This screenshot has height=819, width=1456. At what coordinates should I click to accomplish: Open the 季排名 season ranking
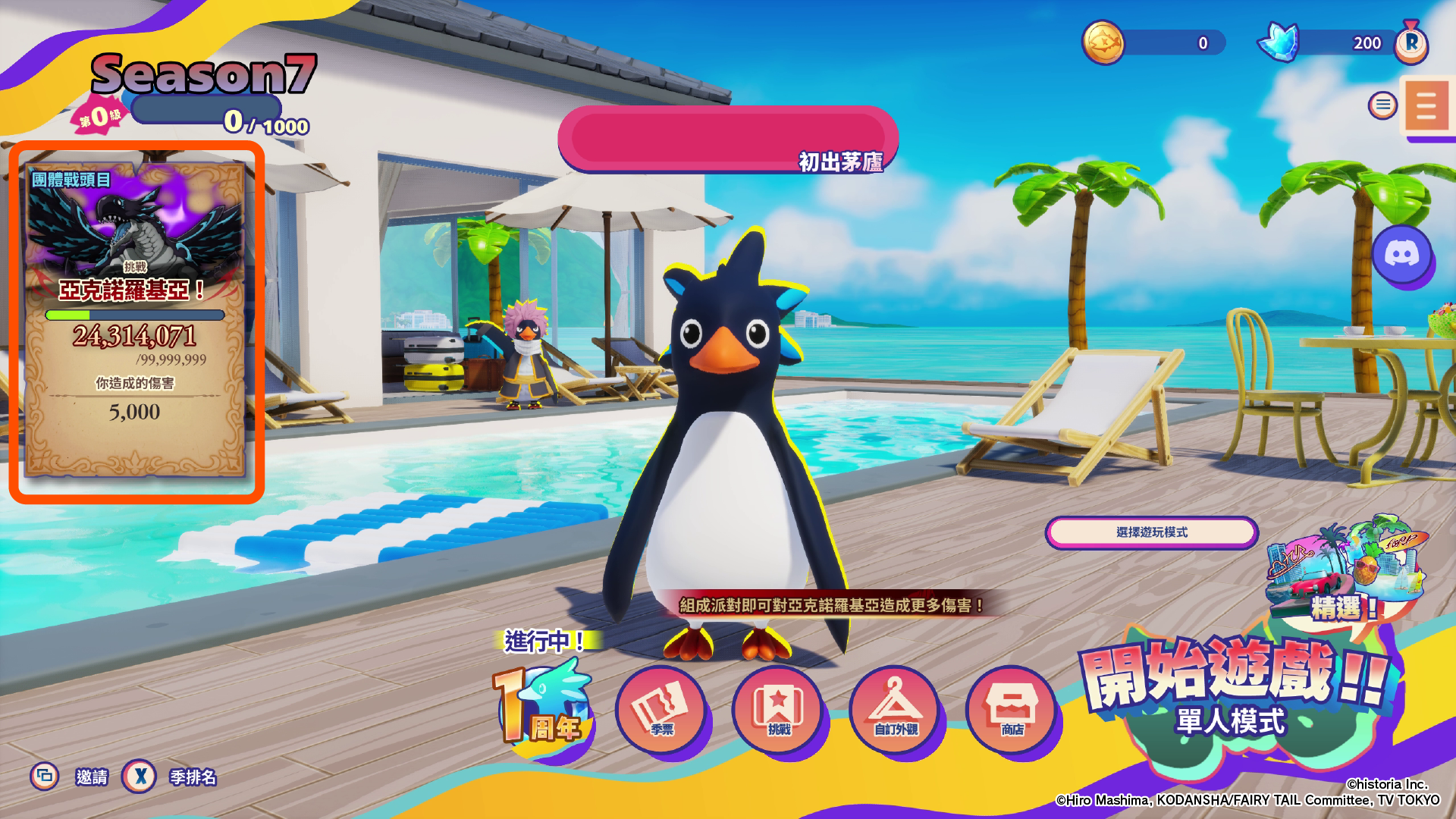(x=193, y=777)
